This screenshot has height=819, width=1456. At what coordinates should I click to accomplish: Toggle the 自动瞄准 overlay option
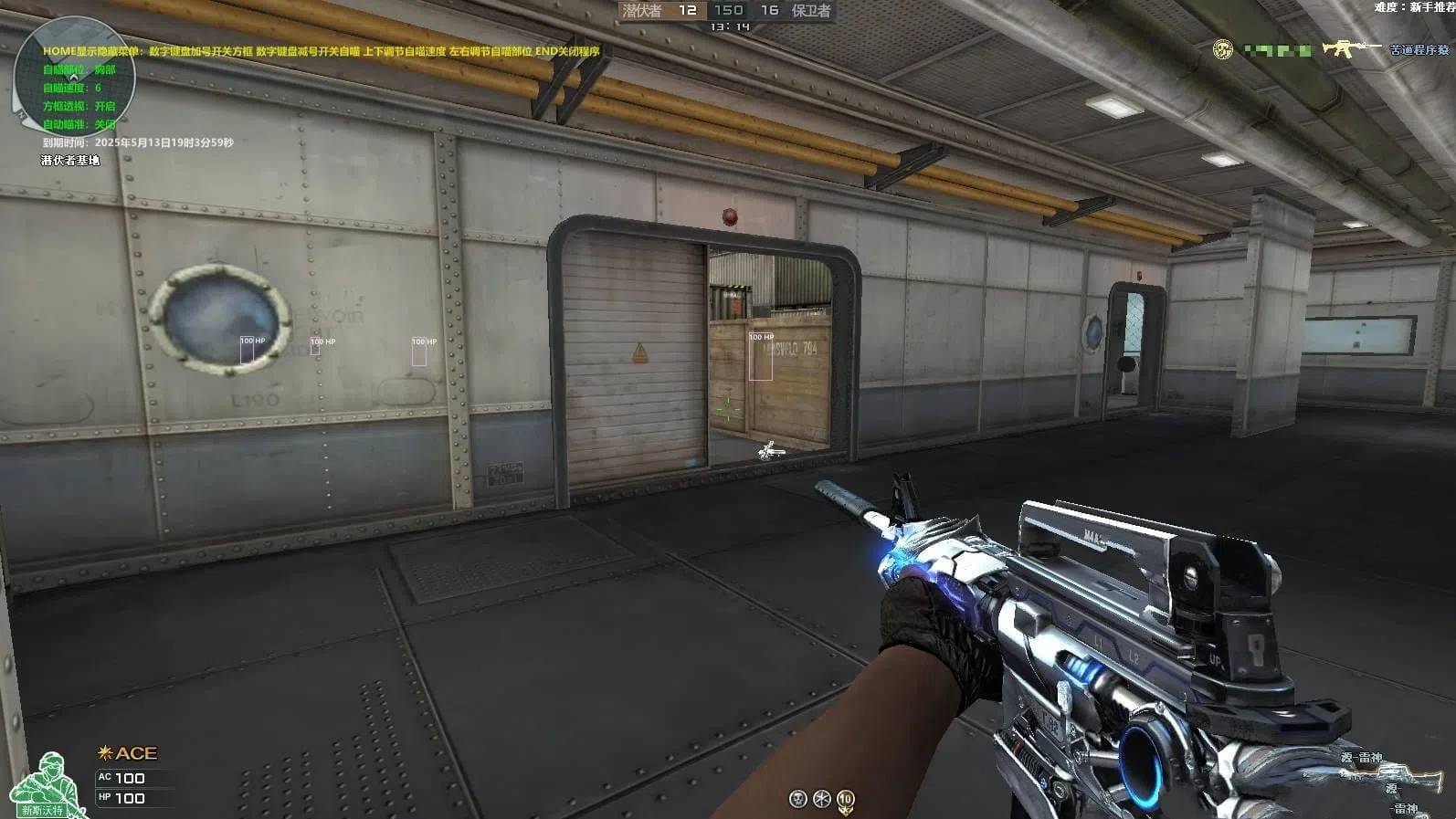[x=79, y=124]
